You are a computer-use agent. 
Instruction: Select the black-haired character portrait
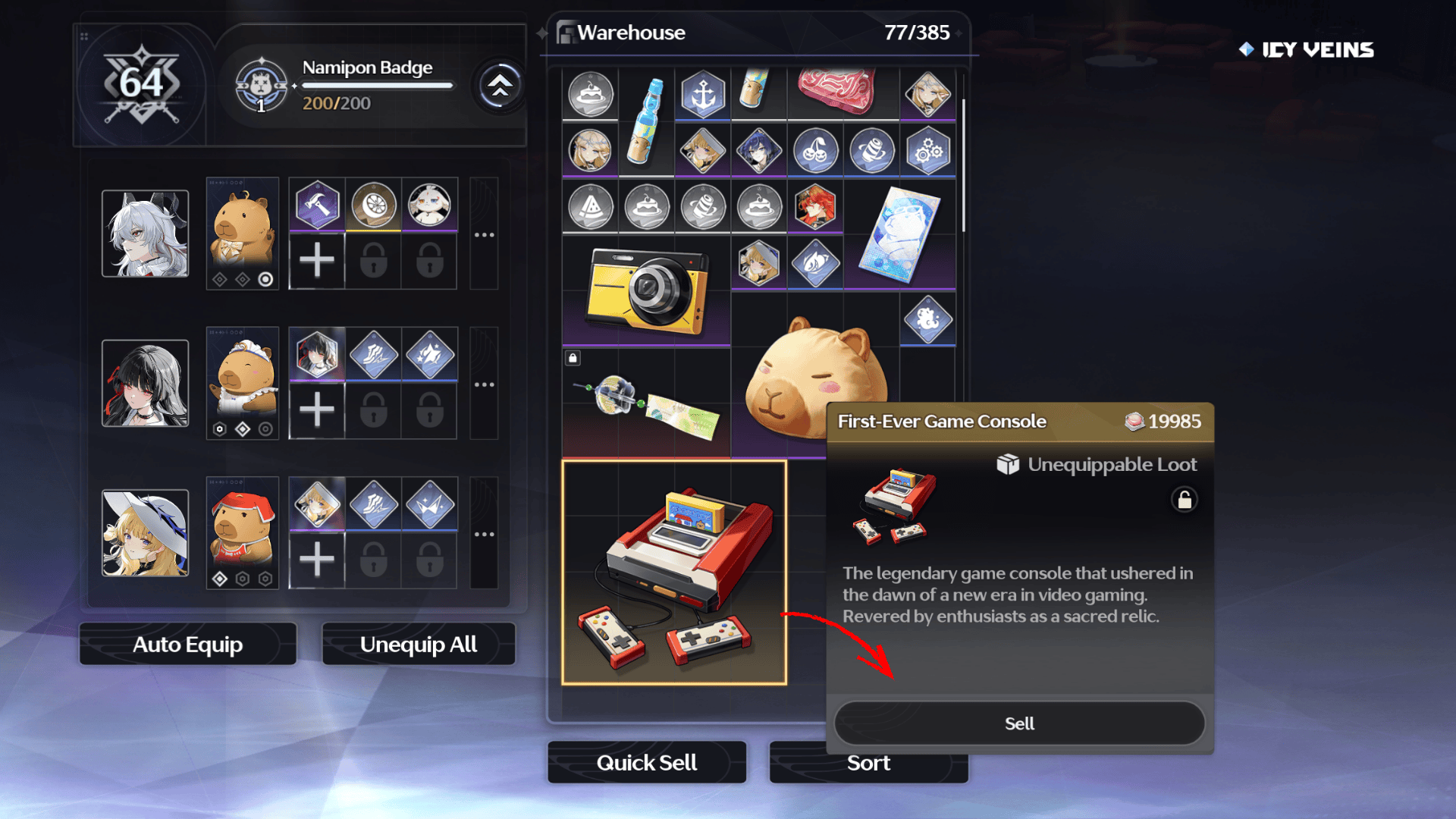click(x=145, y=383)
